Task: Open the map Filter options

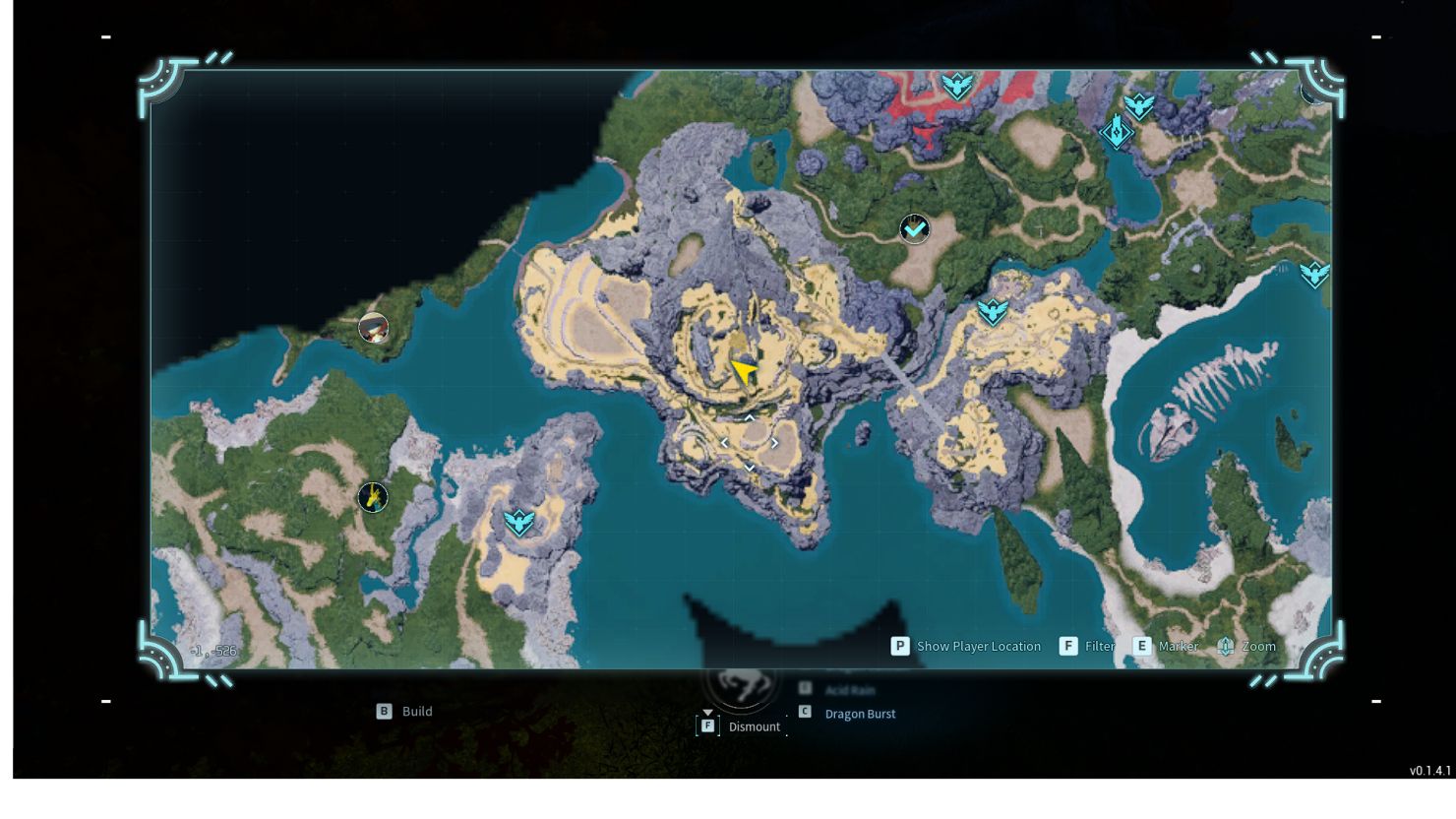Action: pyautogui.click(x=1068, y=647)
